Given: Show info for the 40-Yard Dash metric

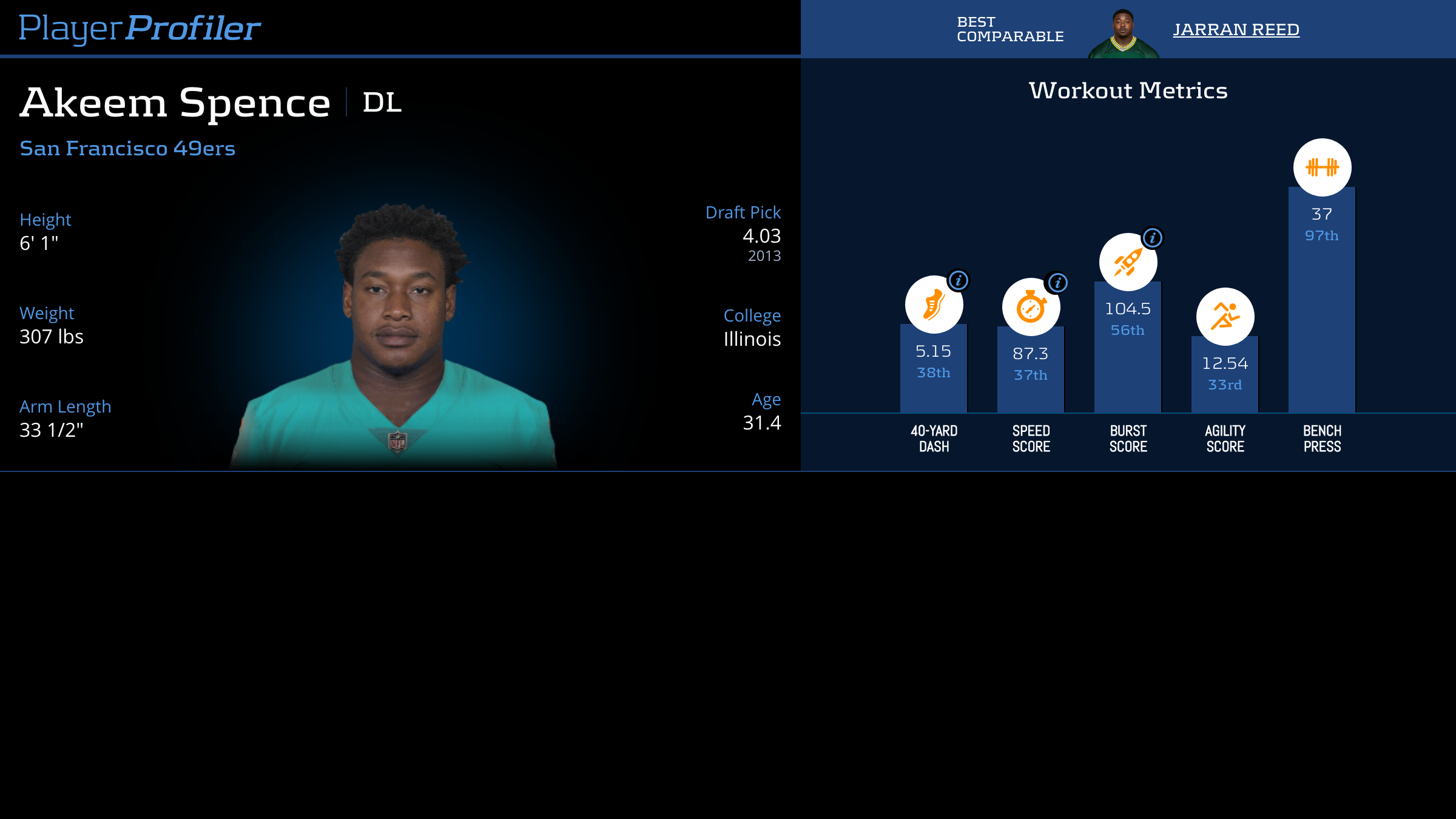Looking at the screenshot, I should click(959, 280).
